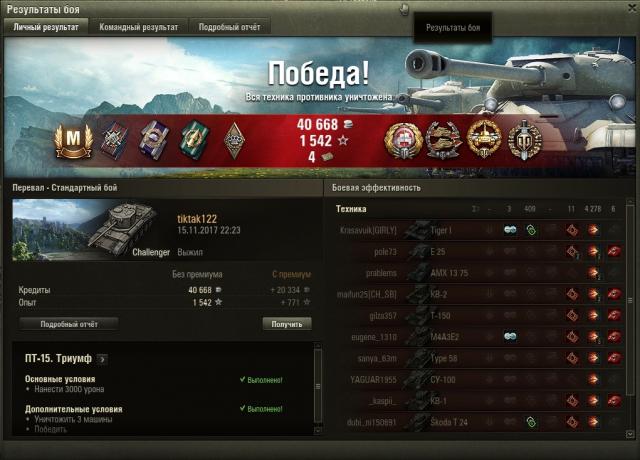Select the eugene_1310 M4A3E2 row
The image size is (640, 460).
(x=480, y=336)
